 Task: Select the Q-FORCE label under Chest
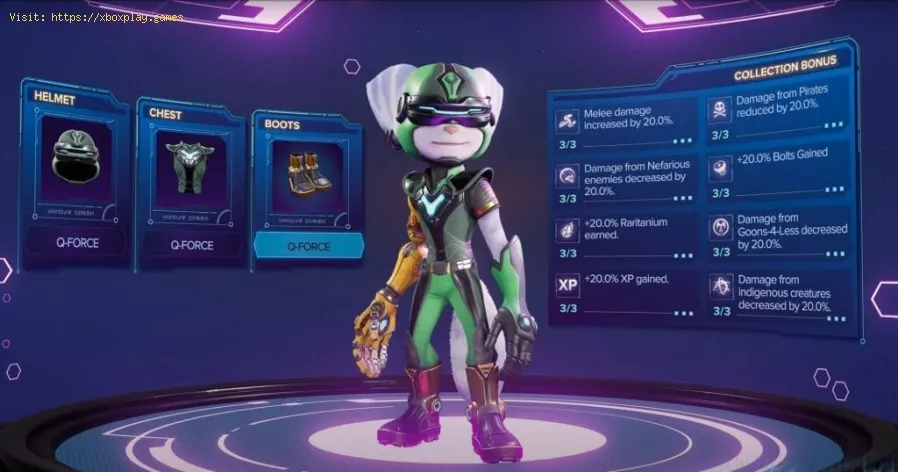click(x=190, y=243)
